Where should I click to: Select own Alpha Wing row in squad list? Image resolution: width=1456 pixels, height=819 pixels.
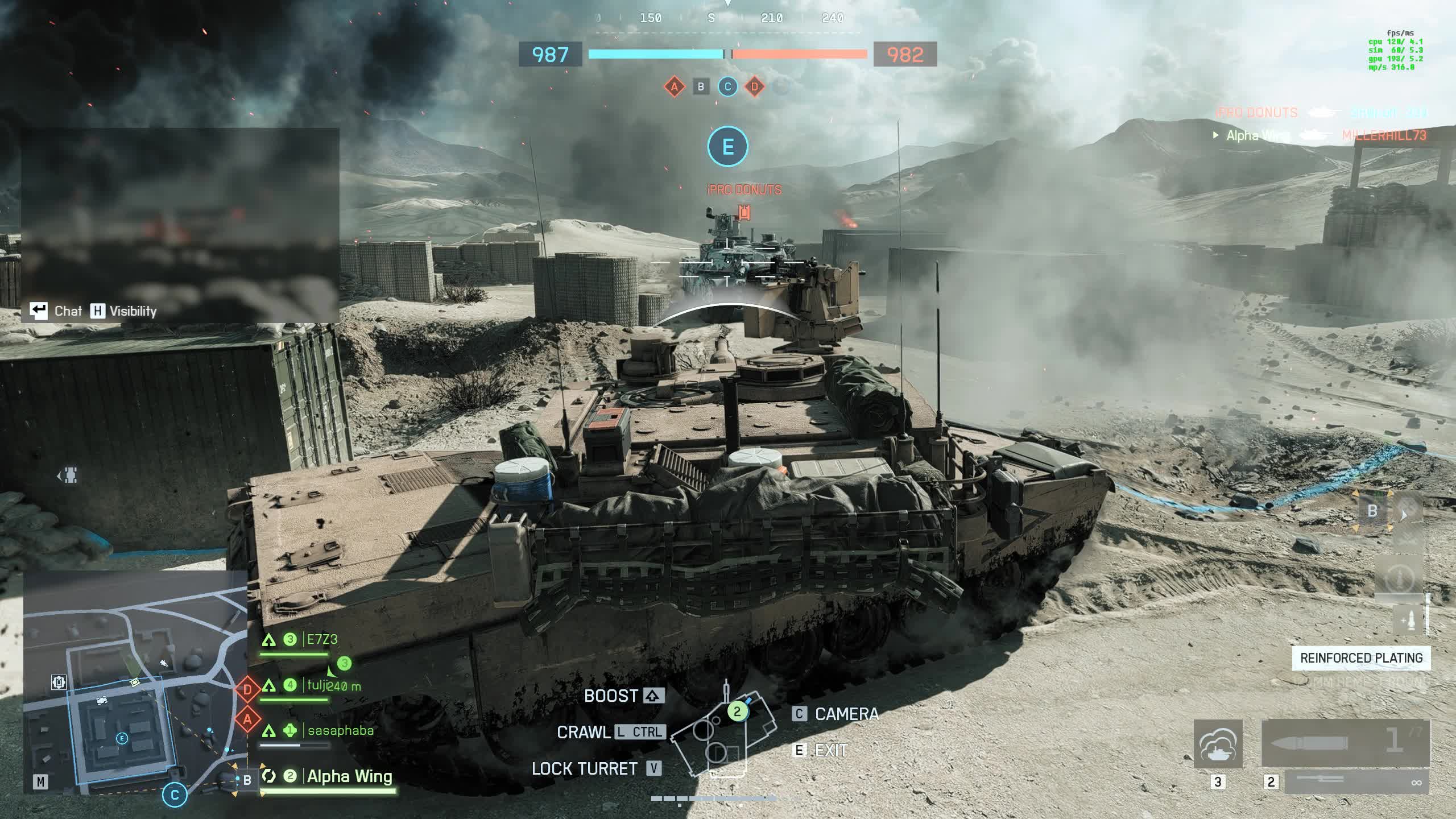tap(349, 776)
